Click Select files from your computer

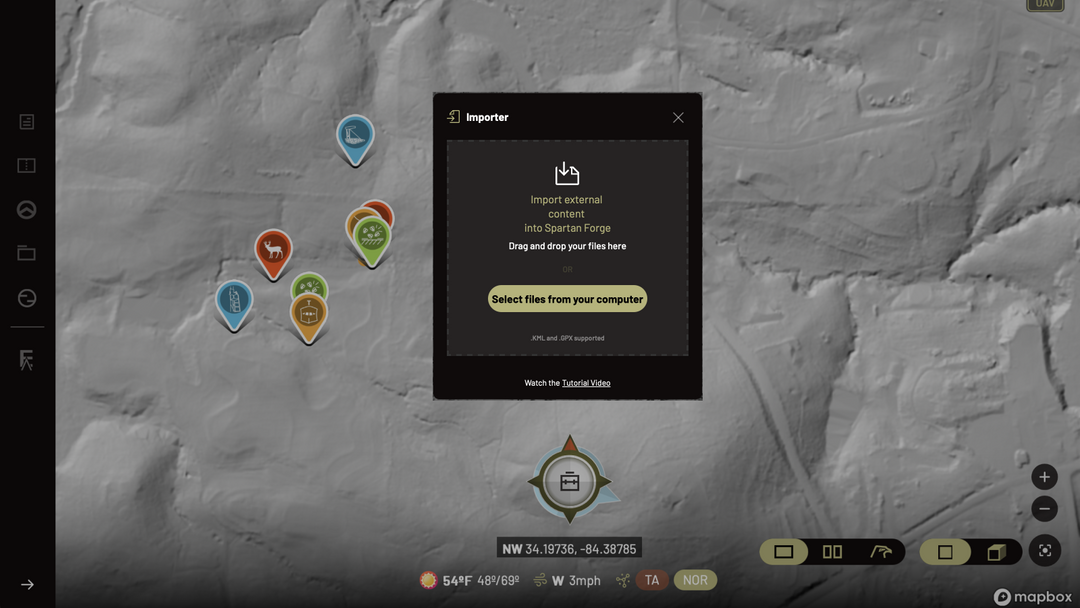[567, 299]
